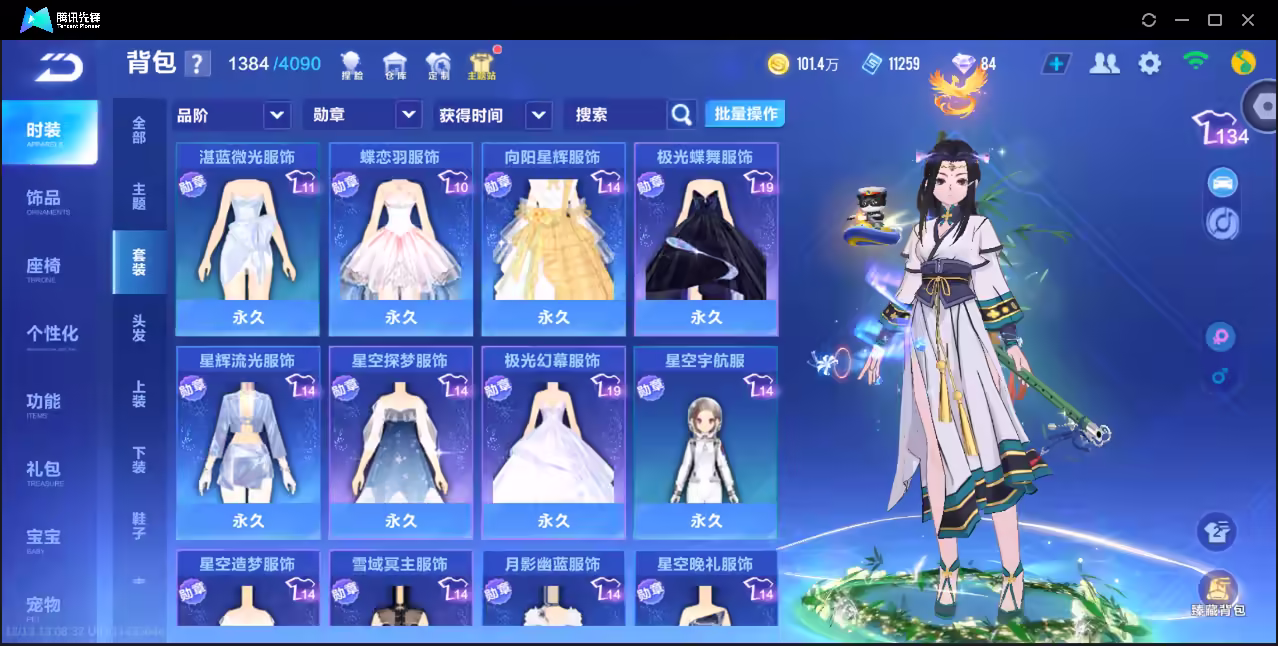Choose the 向阳星辉服饰 yellow dress
Viewport: 1278px width, 646px height.
coord(553,239)
